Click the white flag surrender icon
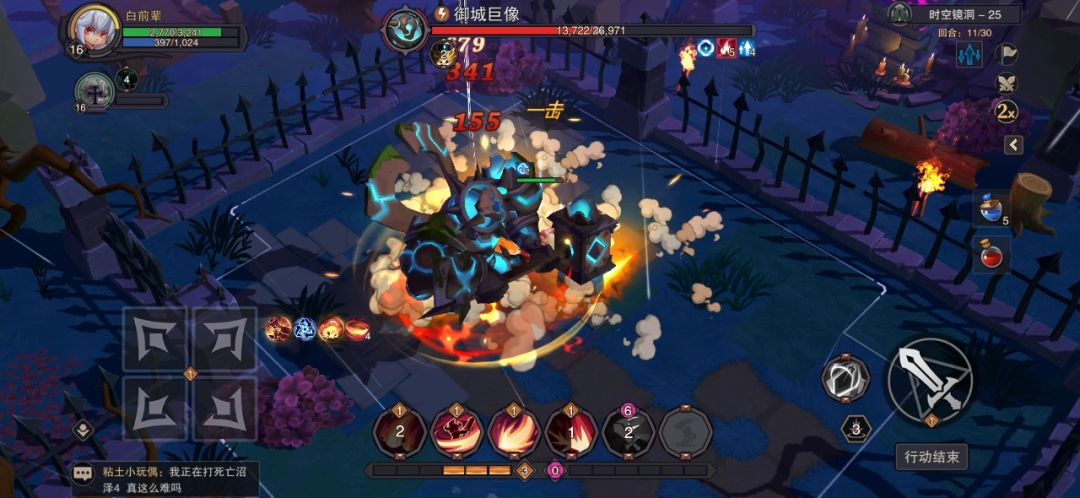The height and width of the screenshot is (498, 1080). (1008, 53)
